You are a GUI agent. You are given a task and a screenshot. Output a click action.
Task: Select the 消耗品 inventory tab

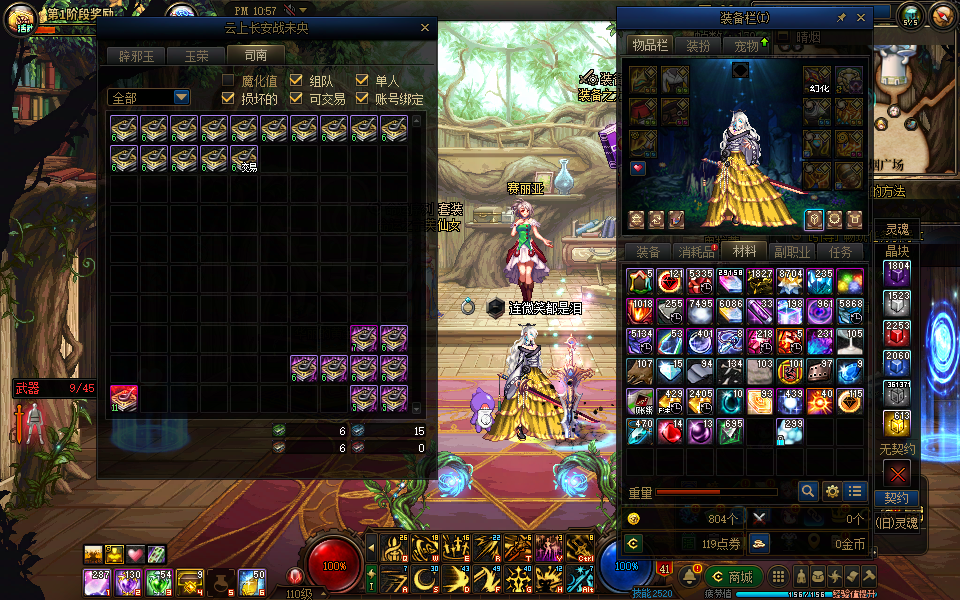click(696, 252)
